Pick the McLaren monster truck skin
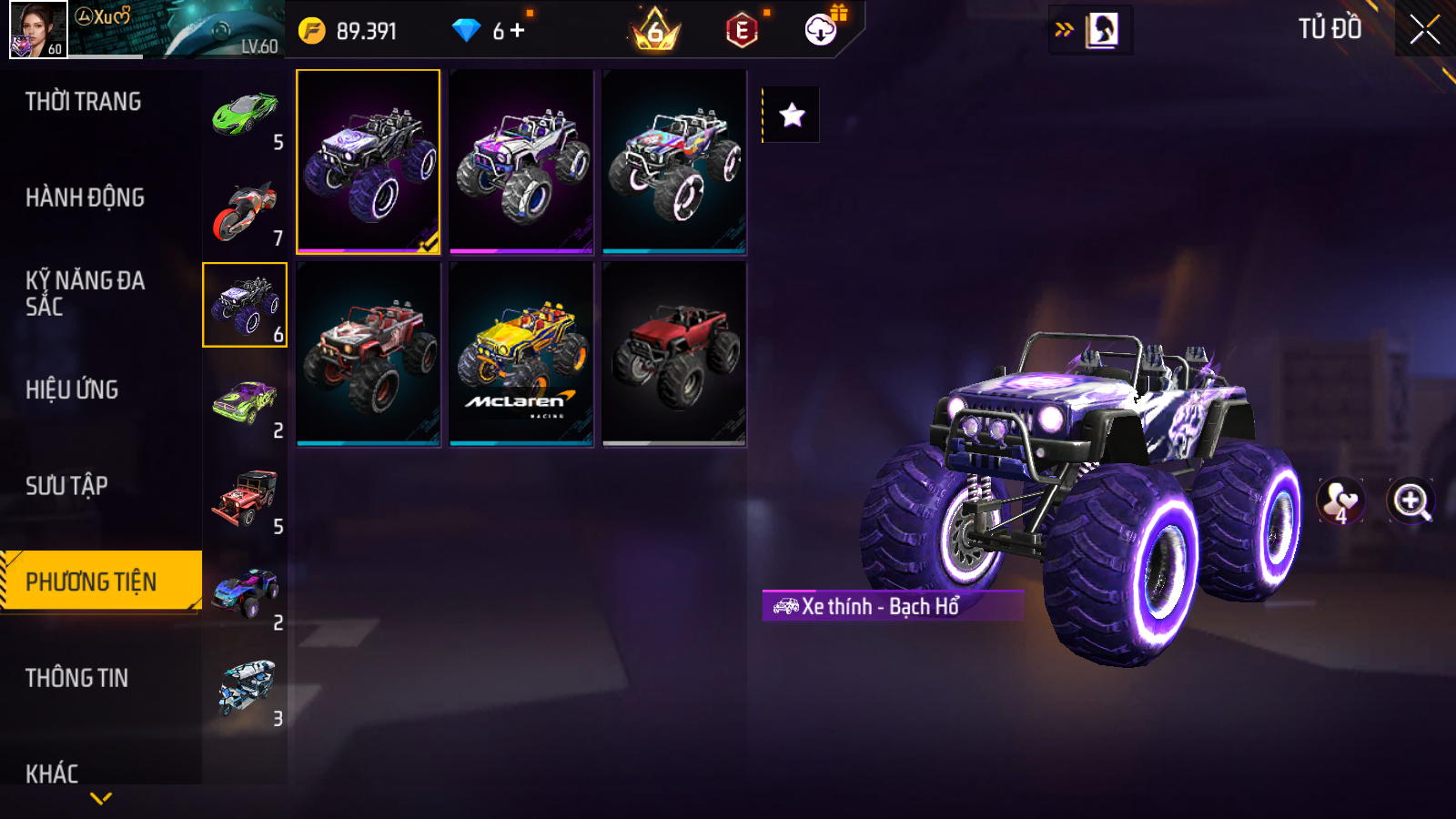Viewport: 1456px width, 819px height. [521, 354]
